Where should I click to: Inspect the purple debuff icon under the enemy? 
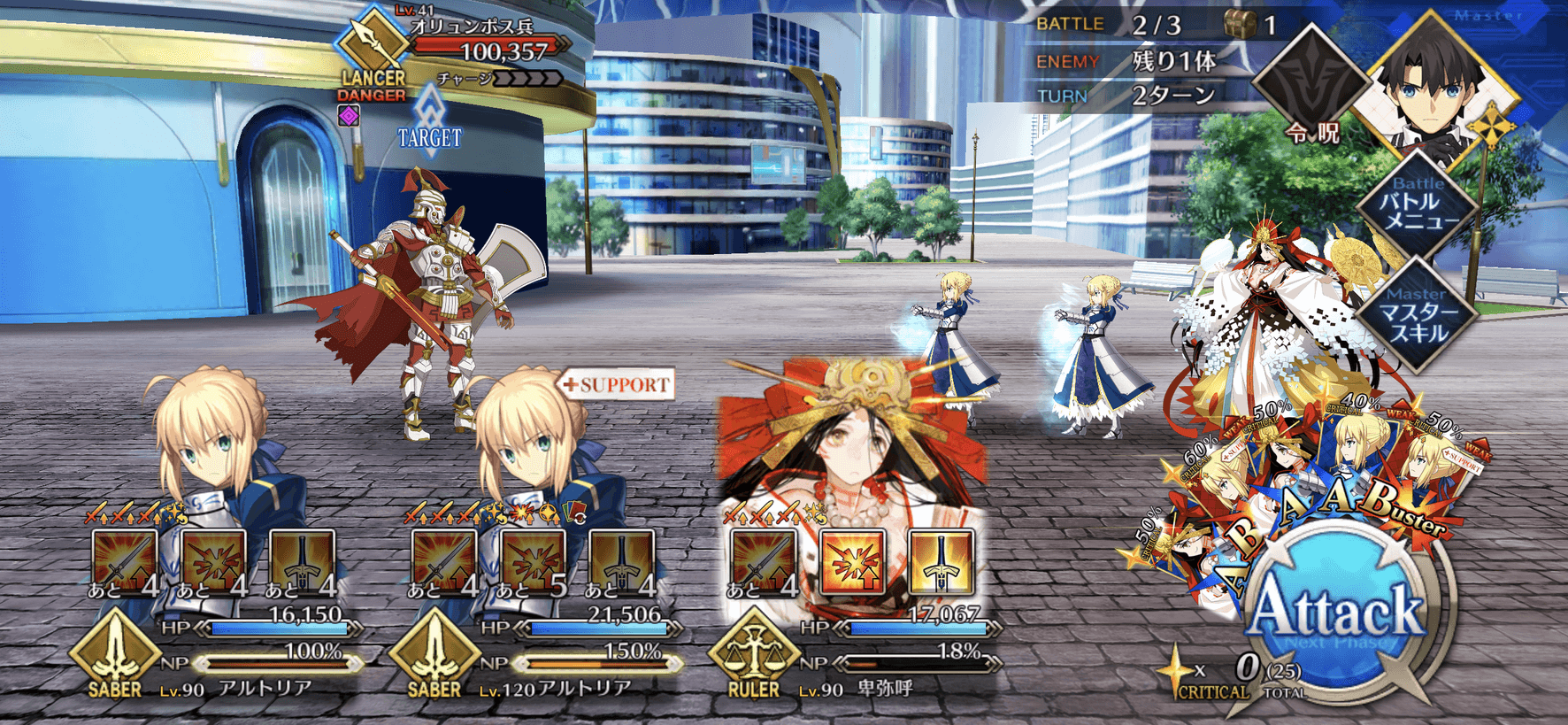349,115
